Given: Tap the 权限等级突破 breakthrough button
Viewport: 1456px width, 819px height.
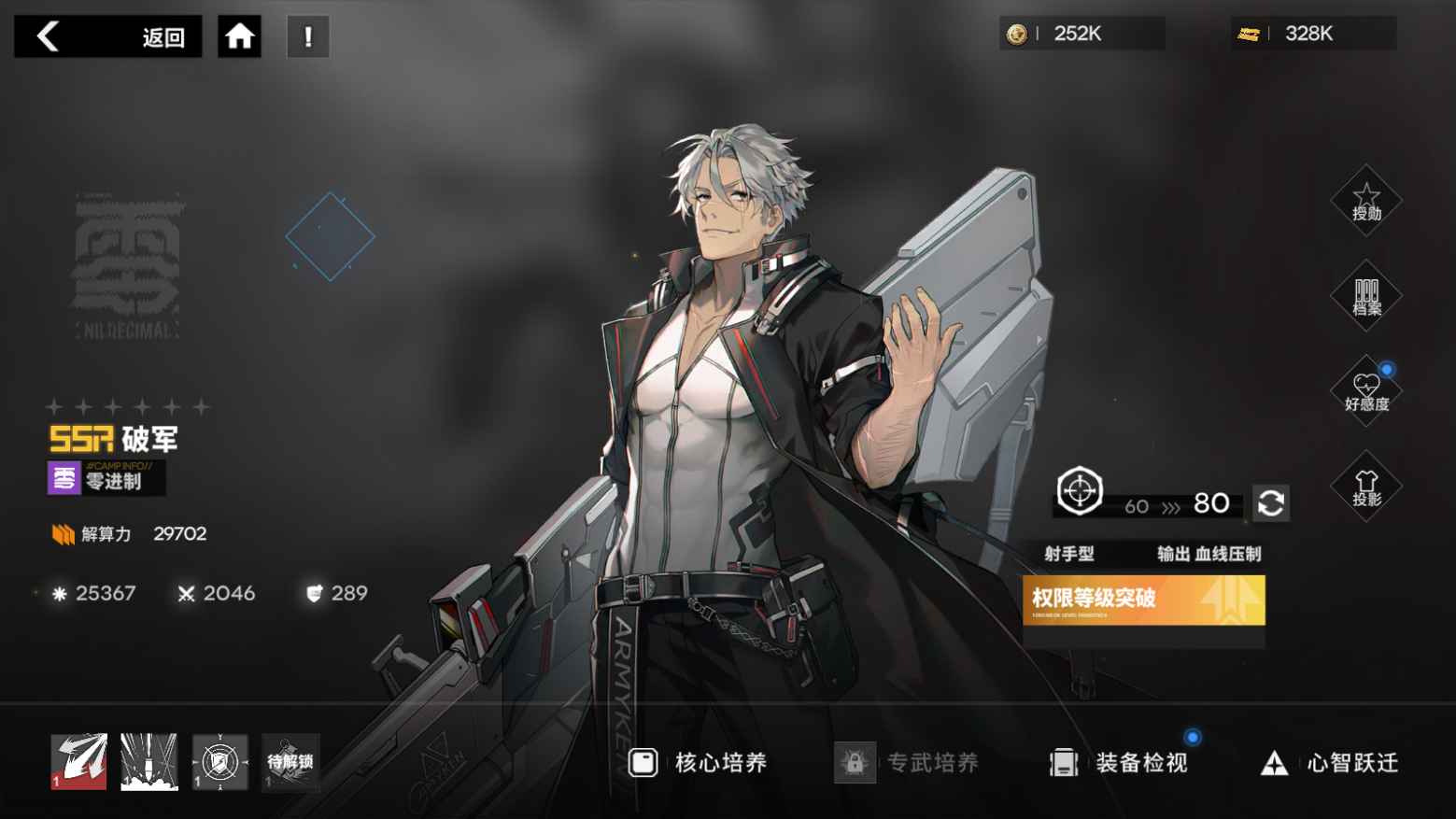Looking at the screenshot, I should coord(1143,600).
